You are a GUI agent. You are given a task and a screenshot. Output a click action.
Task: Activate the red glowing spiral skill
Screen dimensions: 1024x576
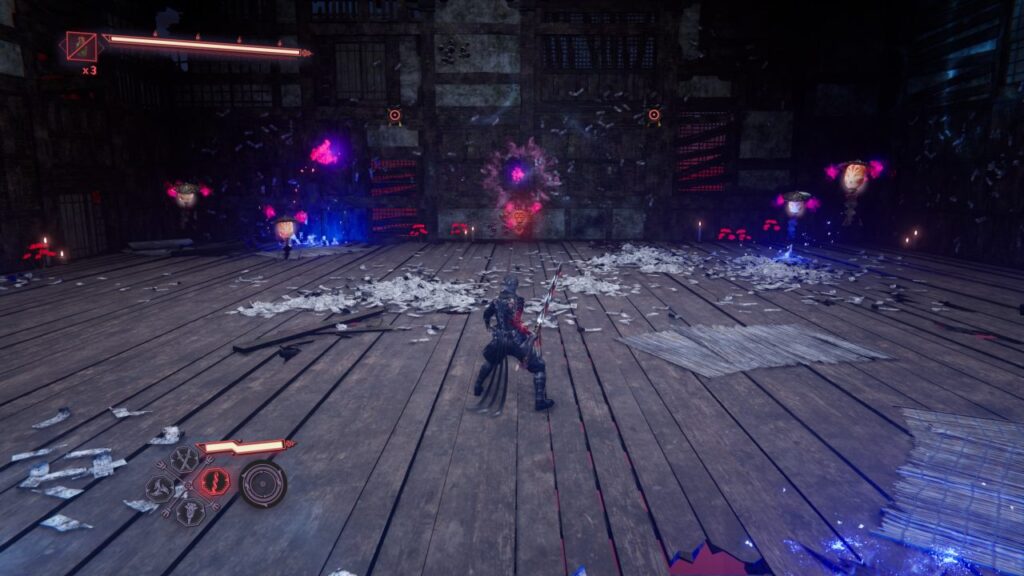[213, 482]
